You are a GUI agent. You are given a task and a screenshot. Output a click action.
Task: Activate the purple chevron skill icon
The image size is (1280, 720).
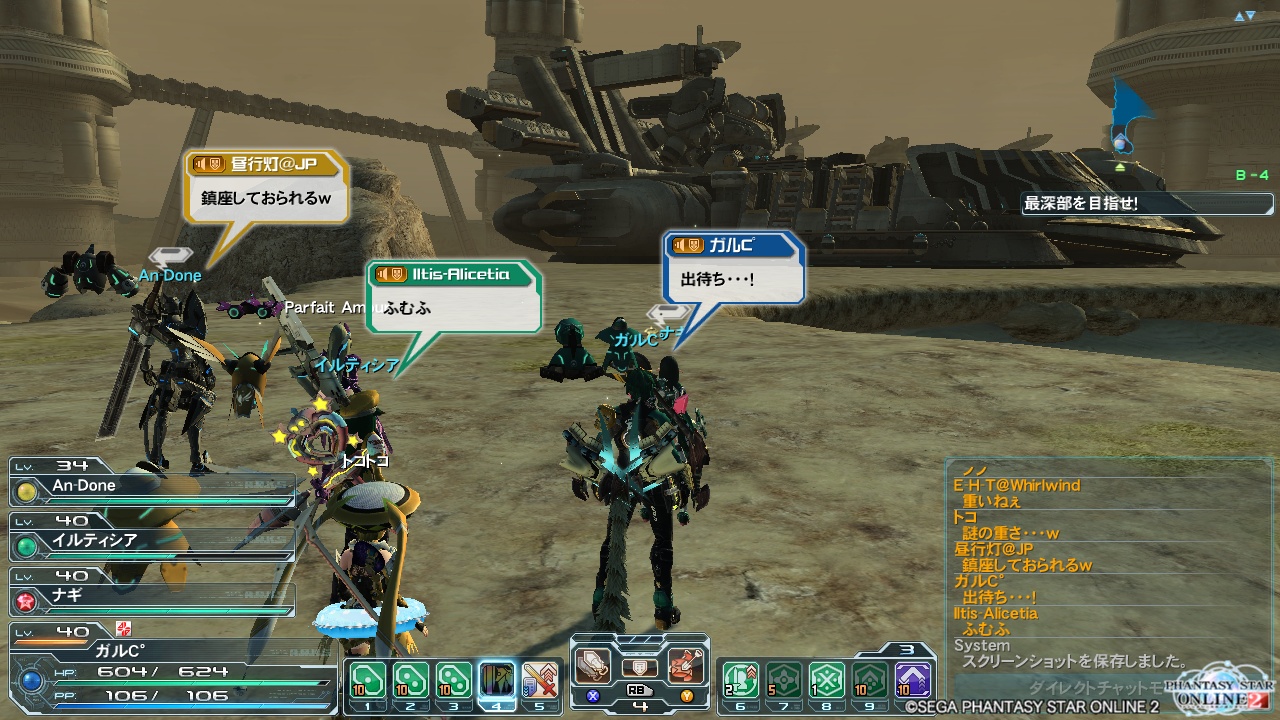click(912, 680)
